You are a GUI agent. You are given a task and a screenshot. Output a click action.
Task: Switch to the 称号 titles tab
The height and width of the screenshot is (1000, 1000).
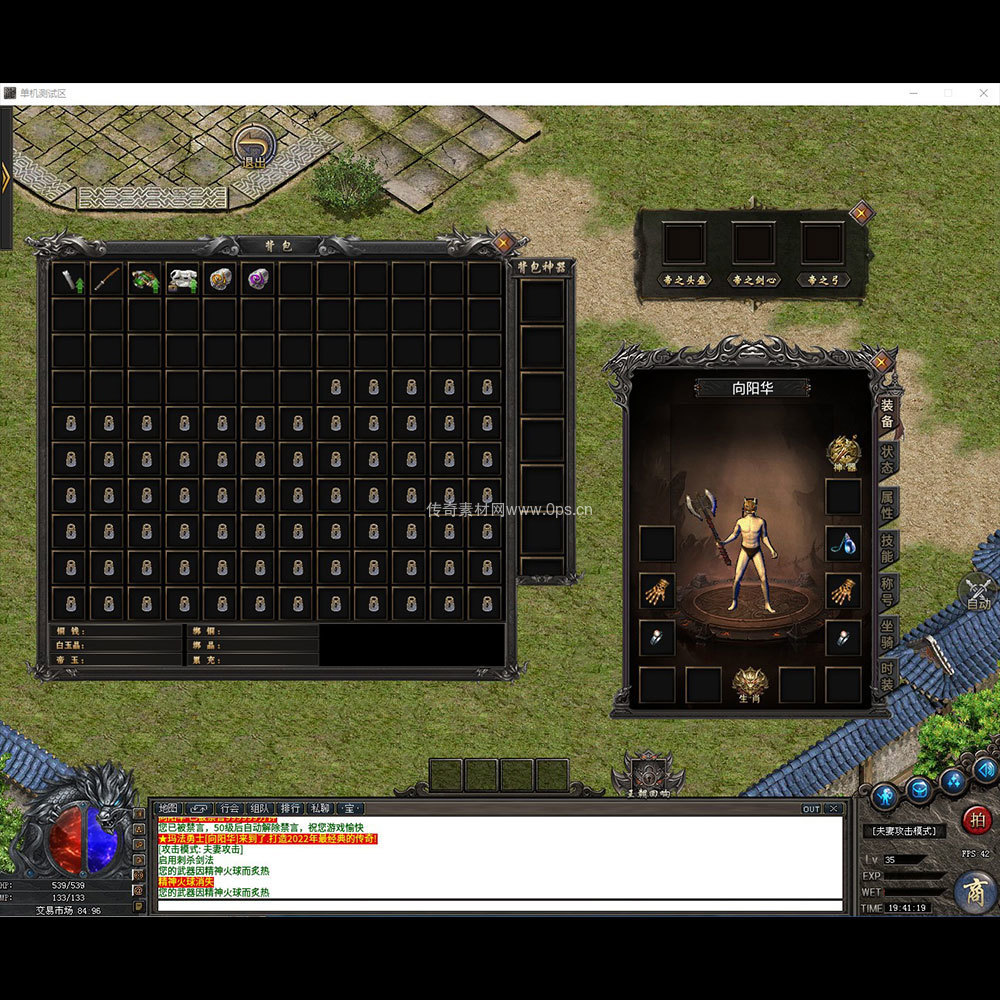[887, 591]
